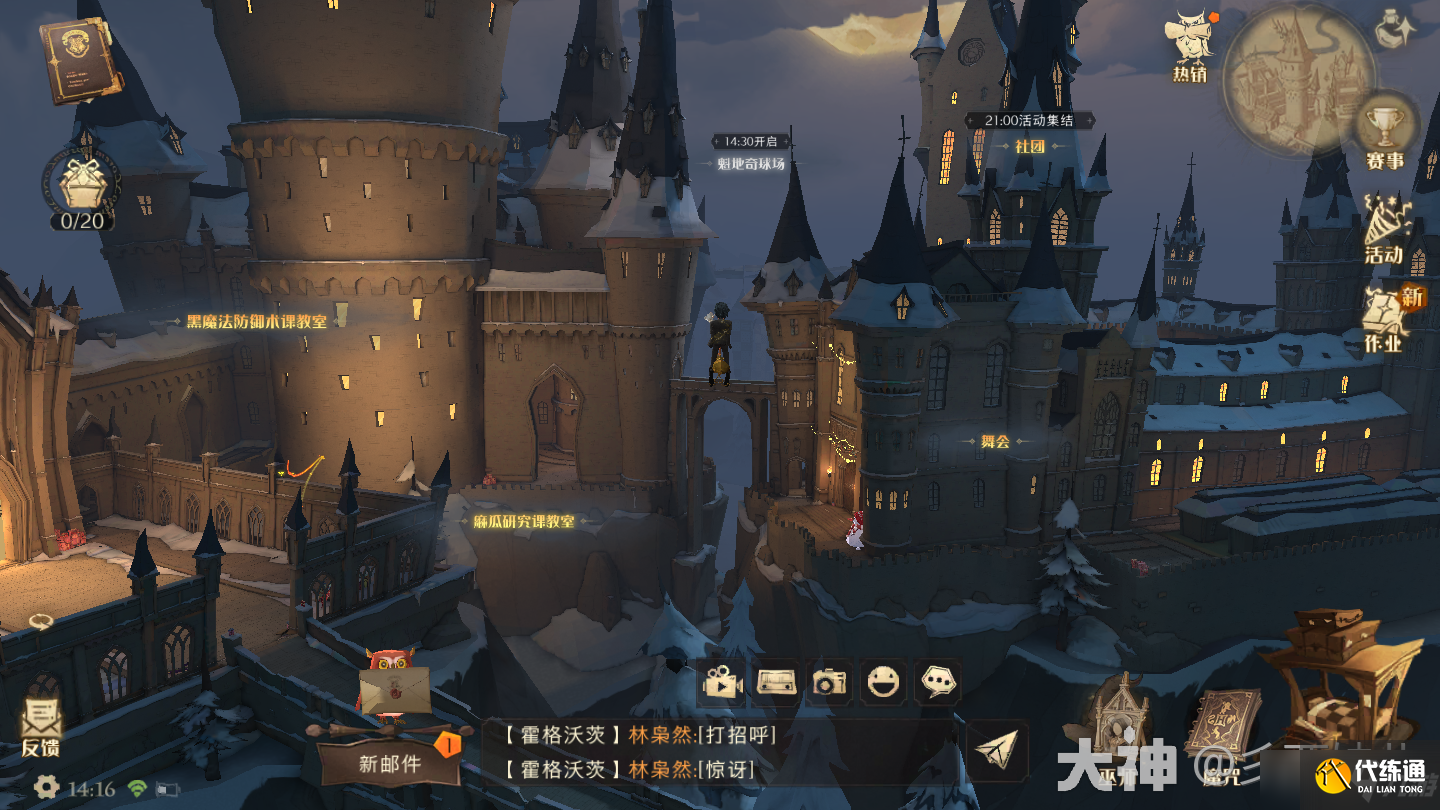Select the 麻瓜研究课教室 location label
This screenshot has height=810, width=1440.
pyautogui.click(x=524, y=522)
